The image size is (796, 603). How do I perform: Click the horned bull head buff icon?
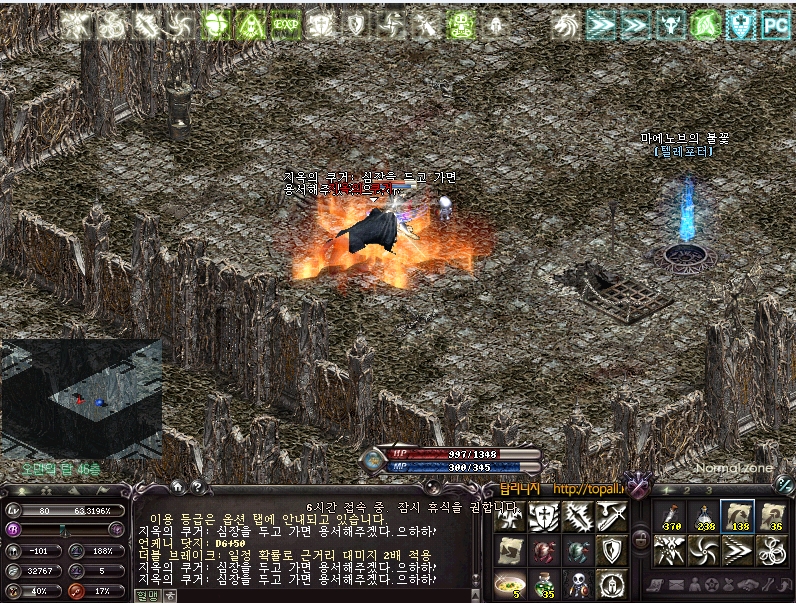670,24
